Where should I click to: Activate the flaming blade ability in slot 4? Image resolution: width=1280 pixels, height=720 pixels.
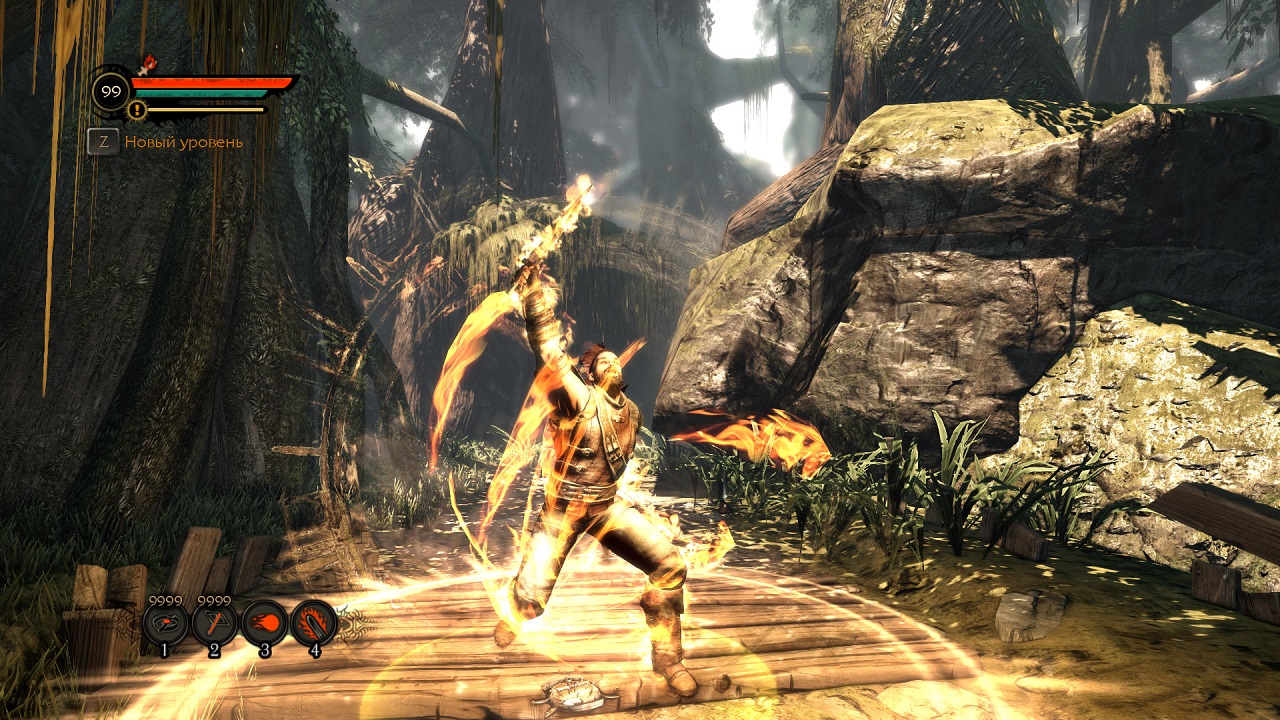314,624
